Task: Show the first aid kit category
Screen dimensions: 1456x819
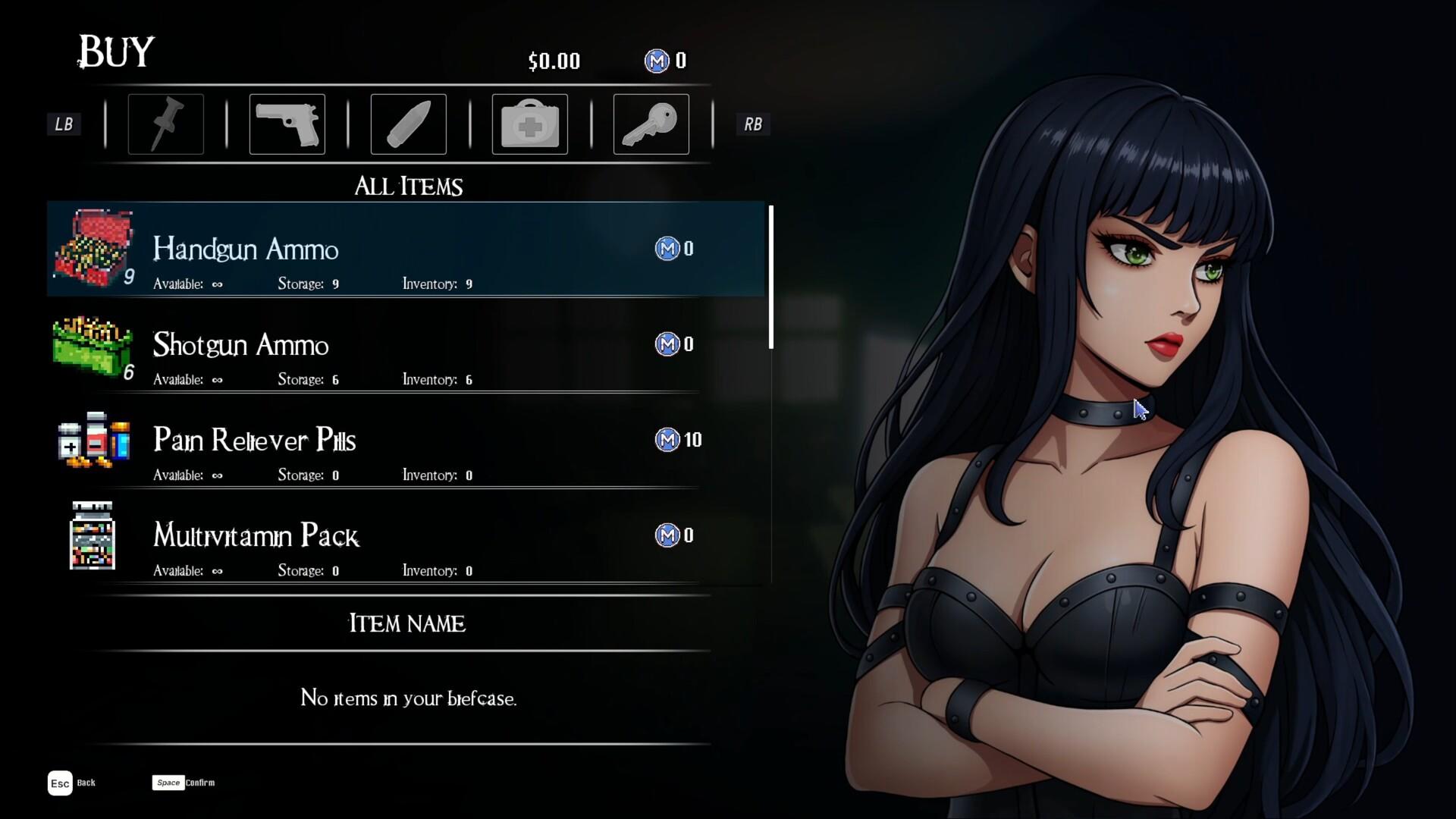Action: [529, 124]
